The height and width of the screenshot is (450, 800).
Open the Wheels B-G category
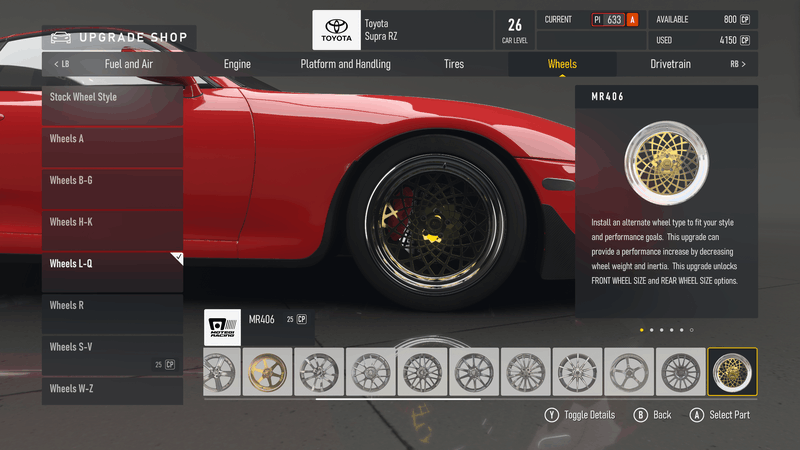(x=112, y=187)
